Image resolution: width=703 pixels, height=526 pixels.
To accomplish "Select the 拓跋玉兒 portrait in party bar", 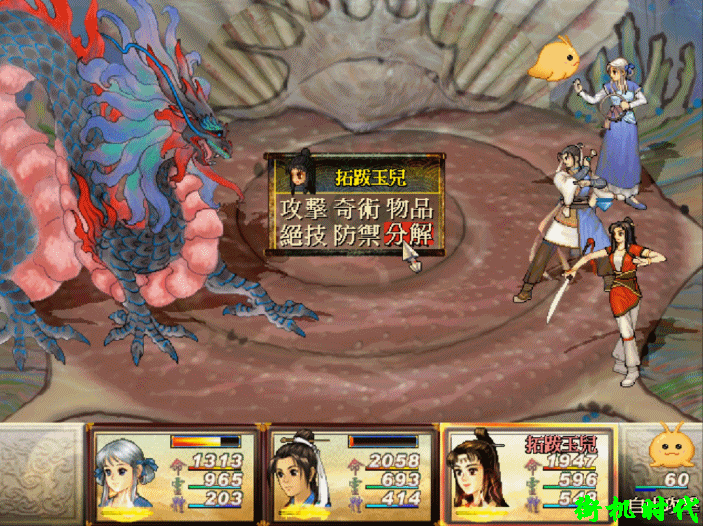I will [x=481, y=475].
